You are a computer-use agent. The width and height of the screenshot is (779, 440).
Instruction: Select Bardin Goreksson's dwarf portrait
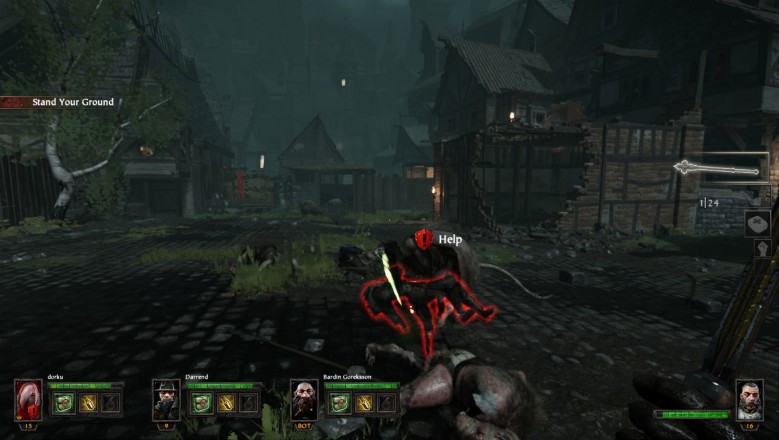coord(304,399)
